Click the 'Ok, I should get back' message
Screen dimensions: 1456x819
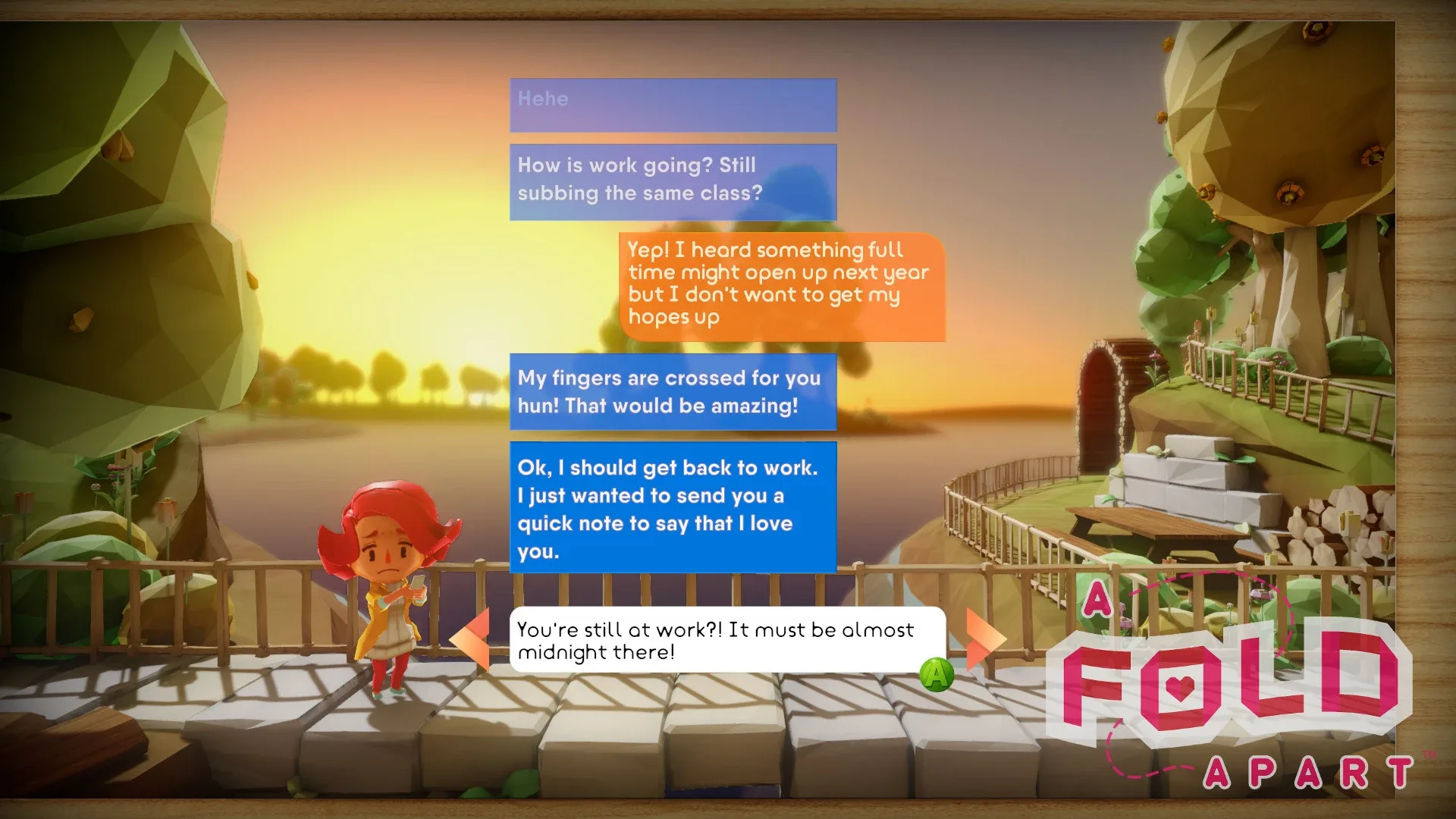click(673, 510)
